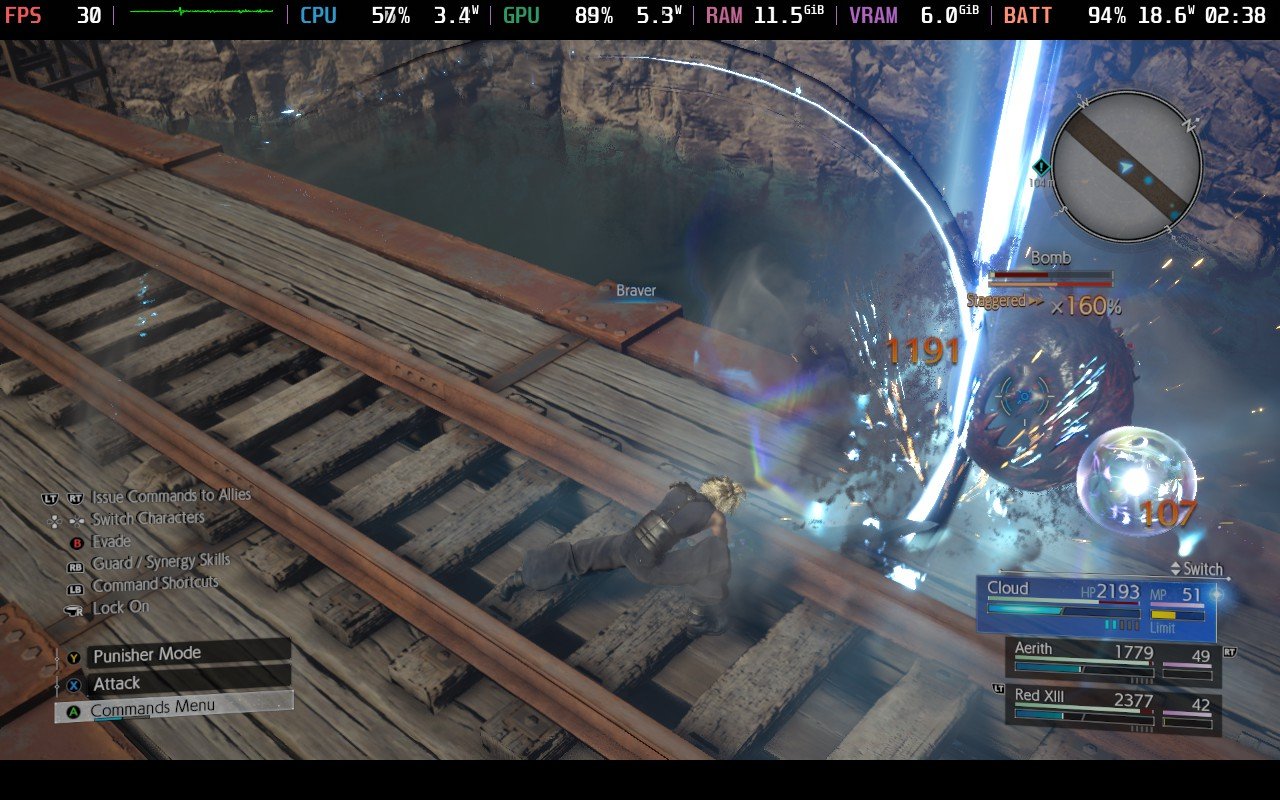
Task: Click the d-pad Switch Characters icon
Action: tap(66, 520)
